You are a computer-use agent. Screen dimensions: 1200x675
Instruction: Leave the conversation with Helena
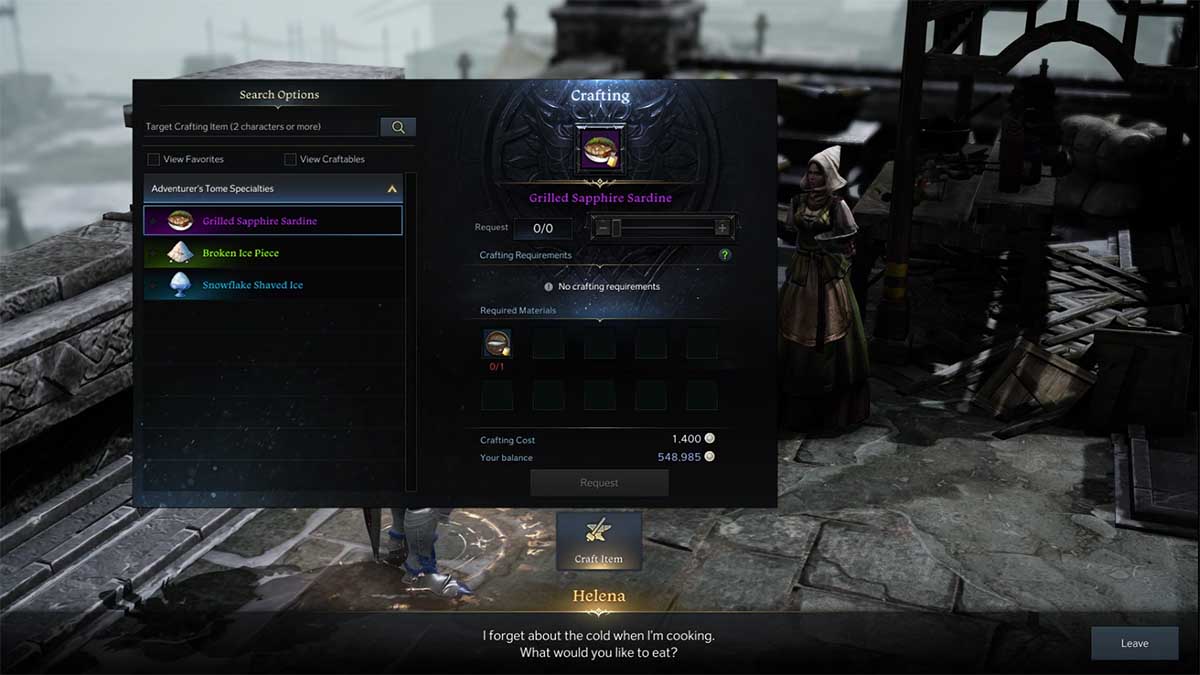pos(1134,643)
